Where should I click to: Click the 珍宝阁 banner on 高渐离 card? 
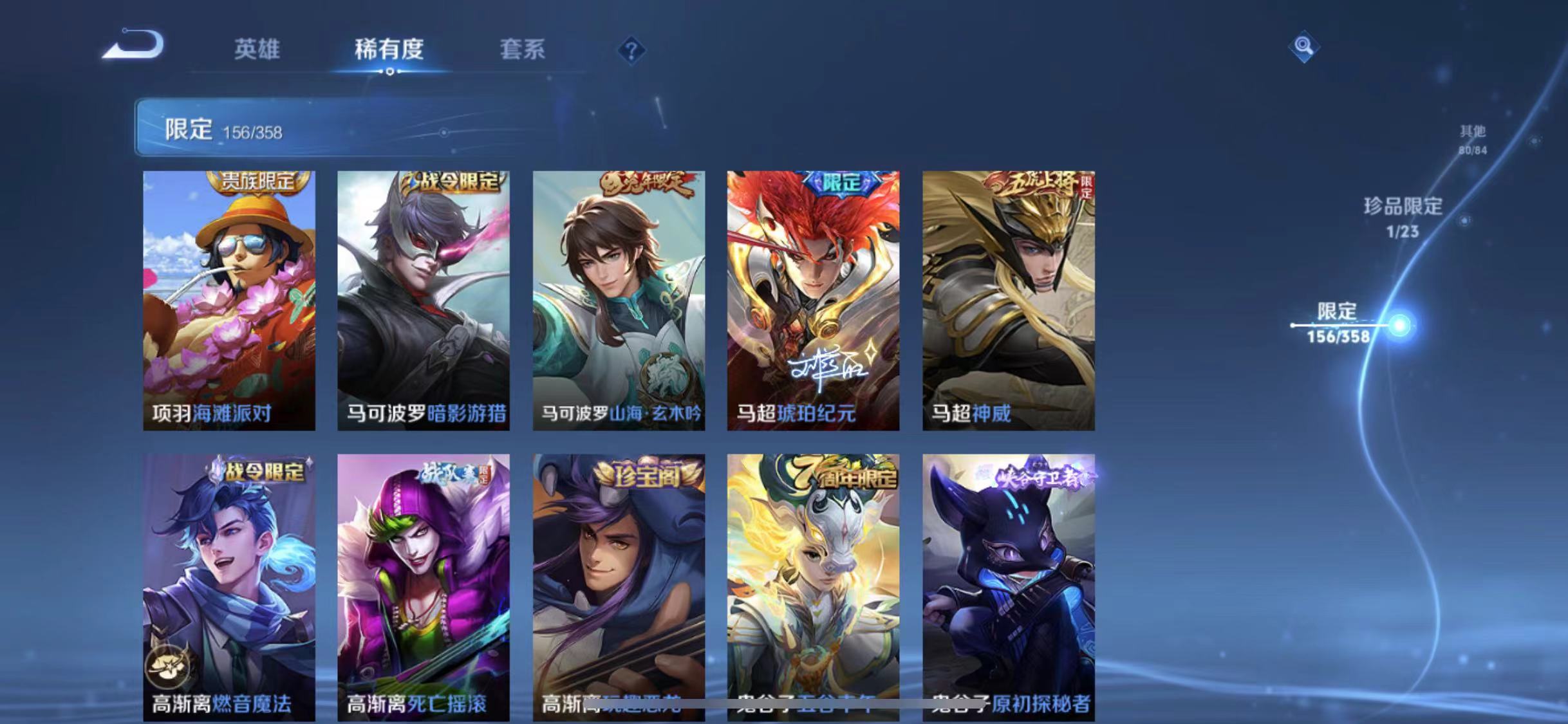pyautogui.click(x=644, y=474)
